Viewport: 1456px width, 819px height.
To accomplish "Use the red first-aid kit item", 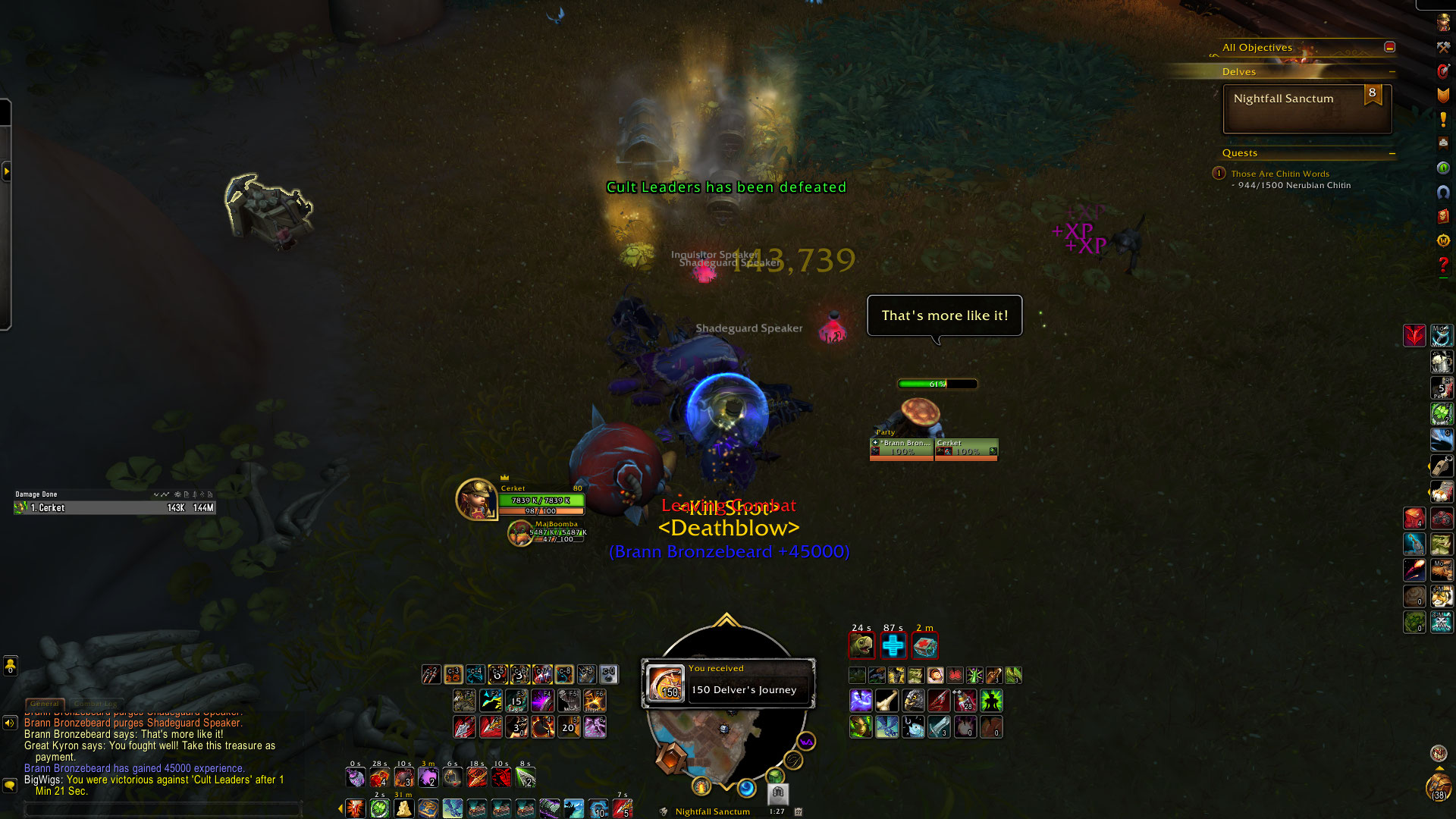I will click(924, 646).
